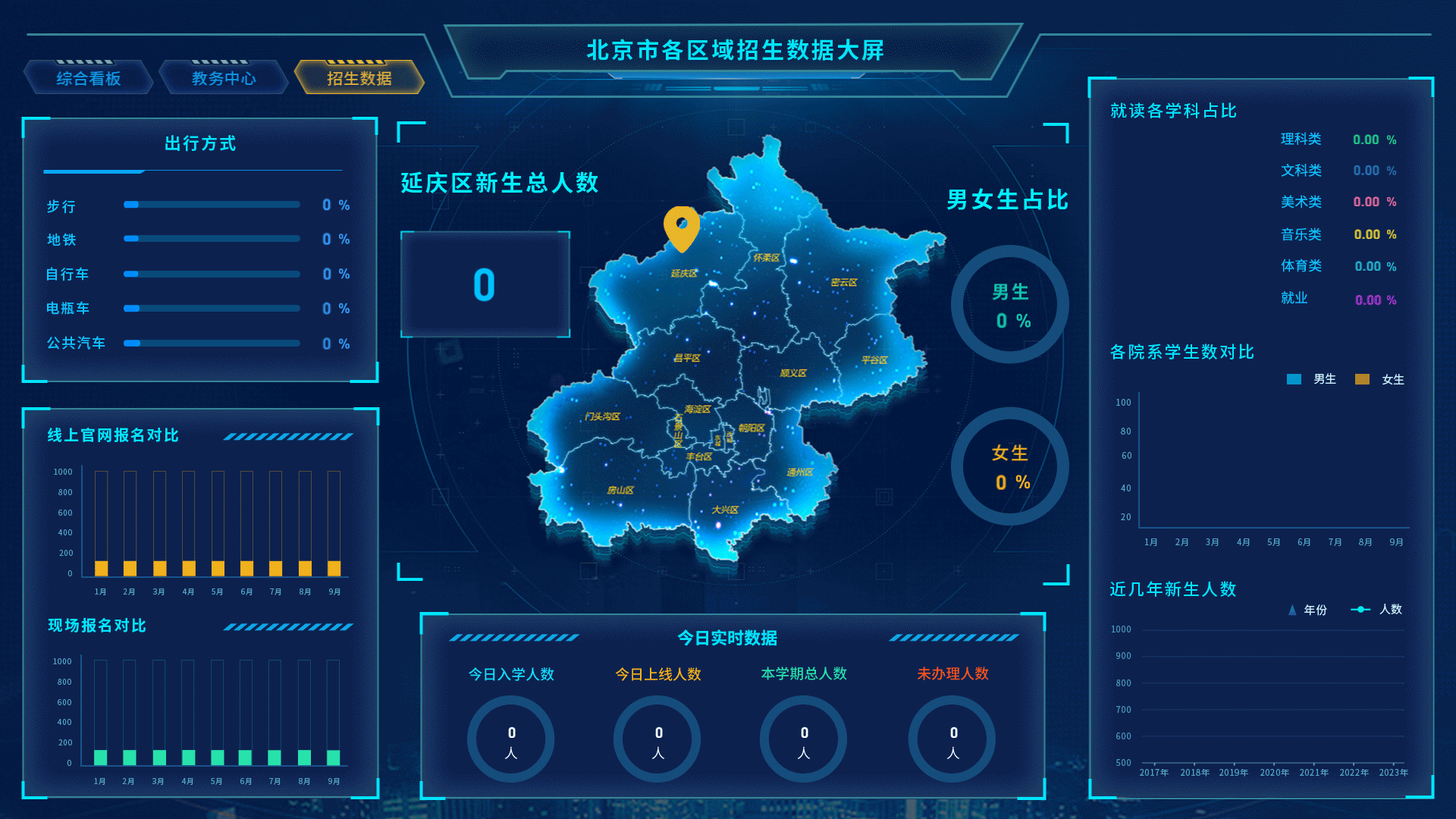This screenshot has height=819, width=1456.
Task: Open the 教务中心 tab
Action: 224,77
